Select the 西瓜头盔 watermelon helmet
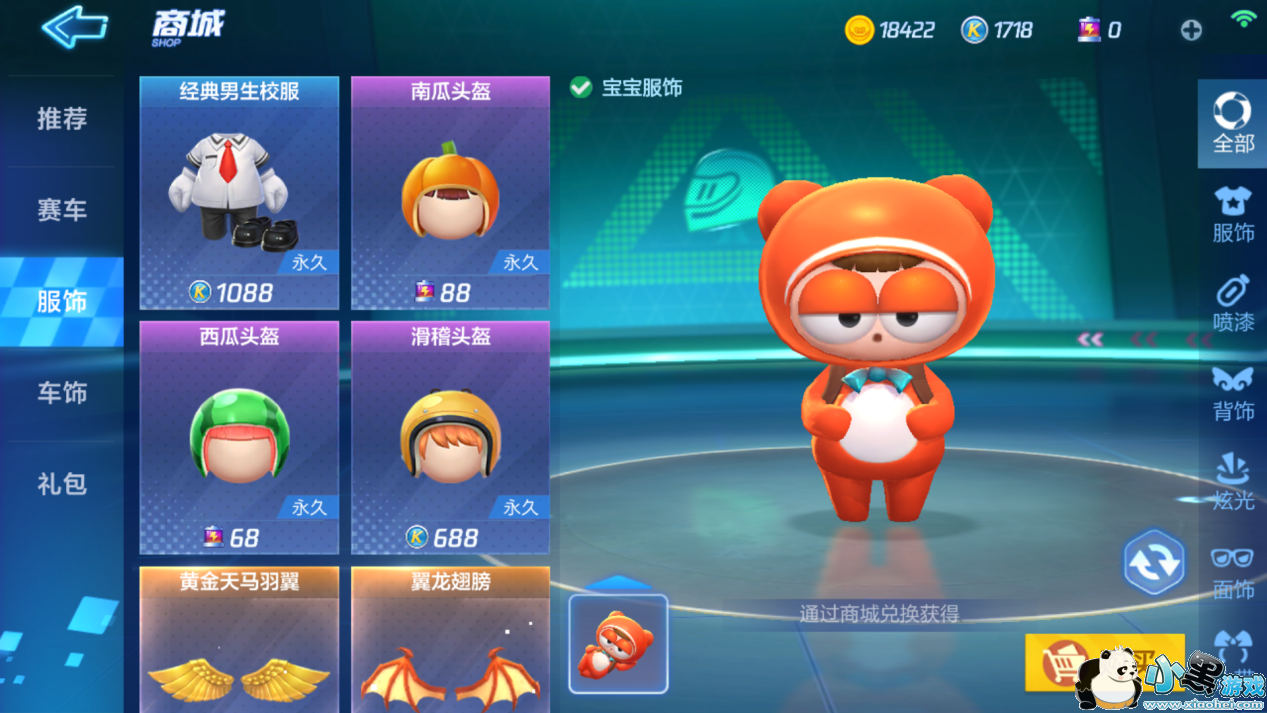Screen dimensions: 1267x713 [x=239, y=438]
